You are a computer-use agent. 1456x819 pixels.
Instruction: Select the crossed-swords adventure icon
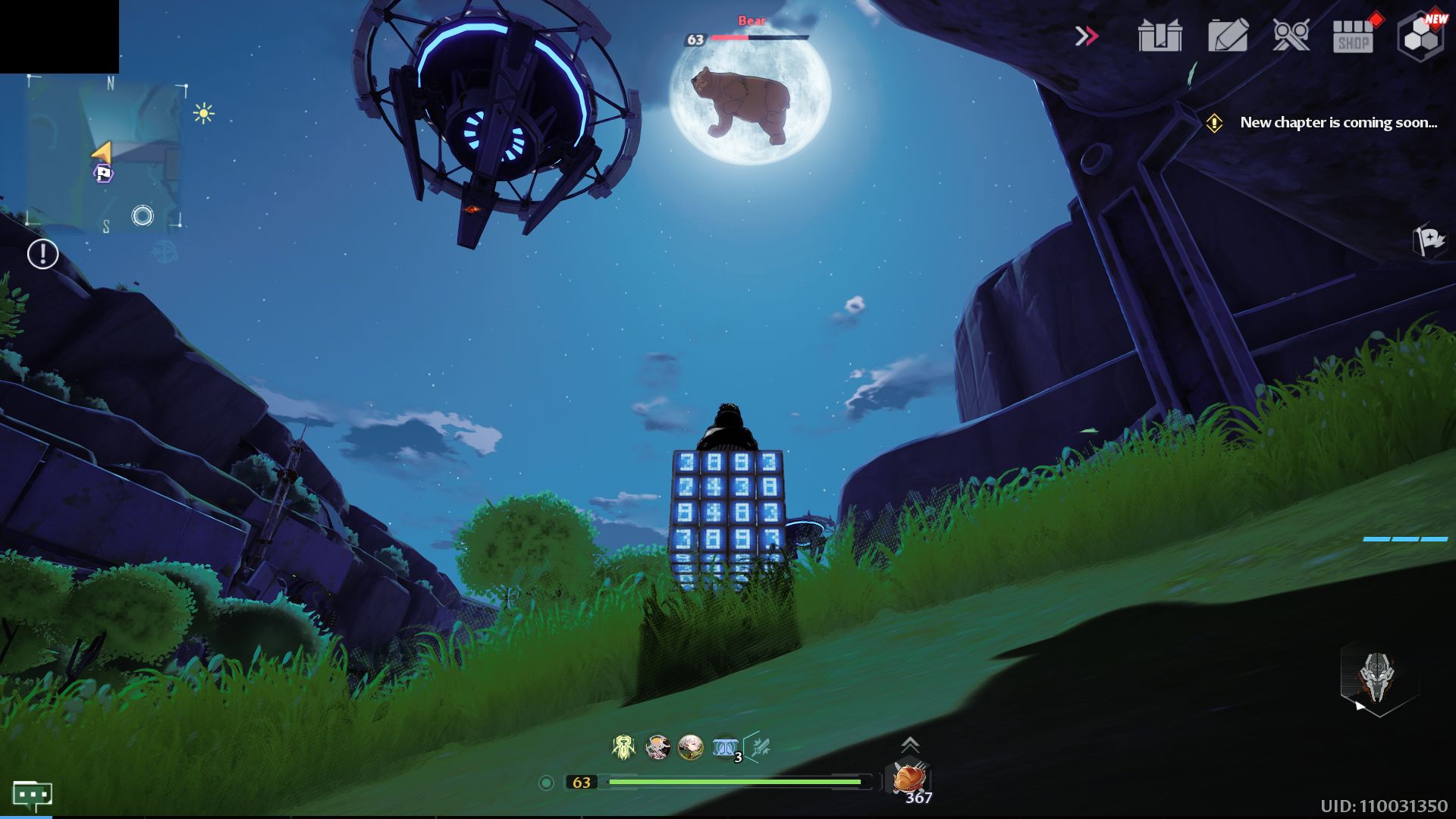tap(1293, 34)
